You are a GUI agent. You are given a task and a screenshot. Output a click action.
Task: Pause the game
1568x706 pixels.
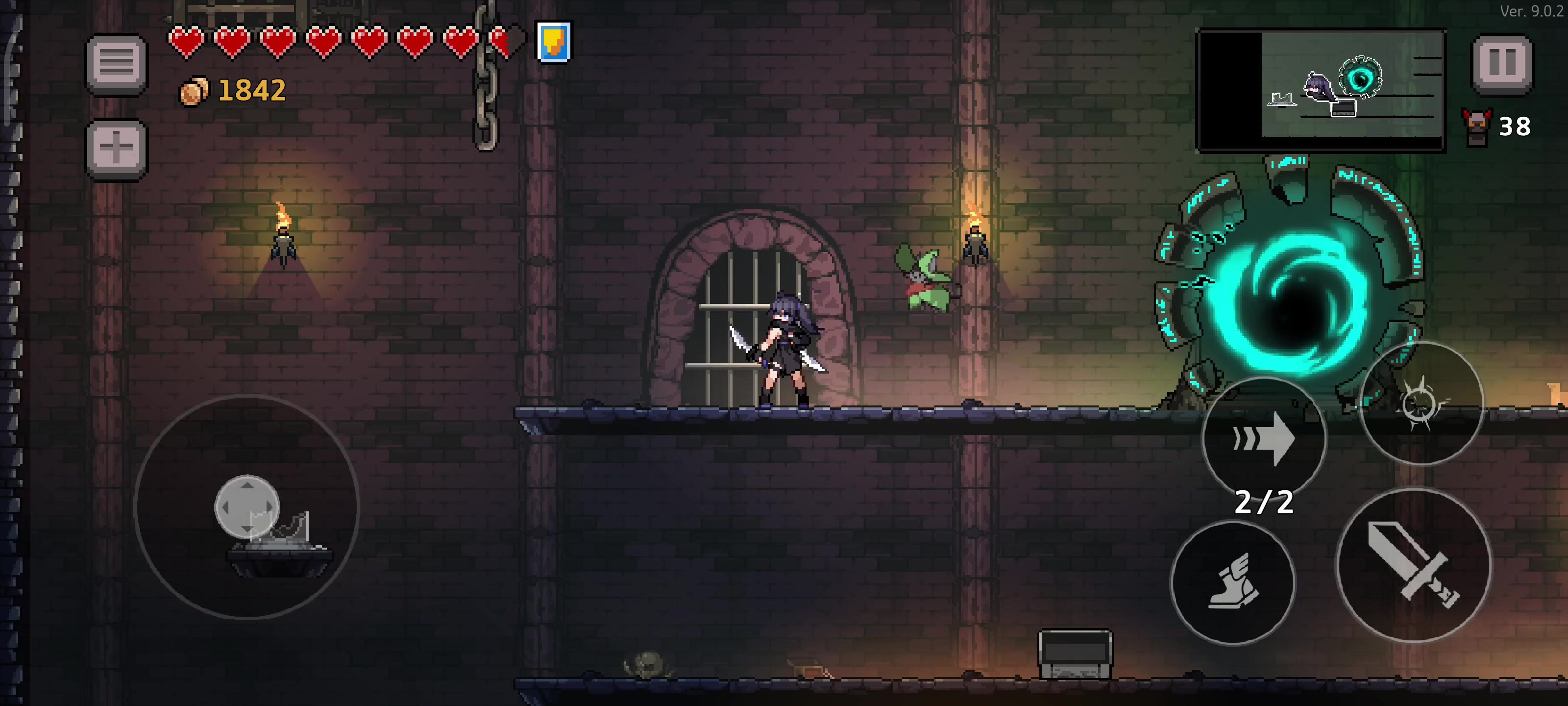1501,63
